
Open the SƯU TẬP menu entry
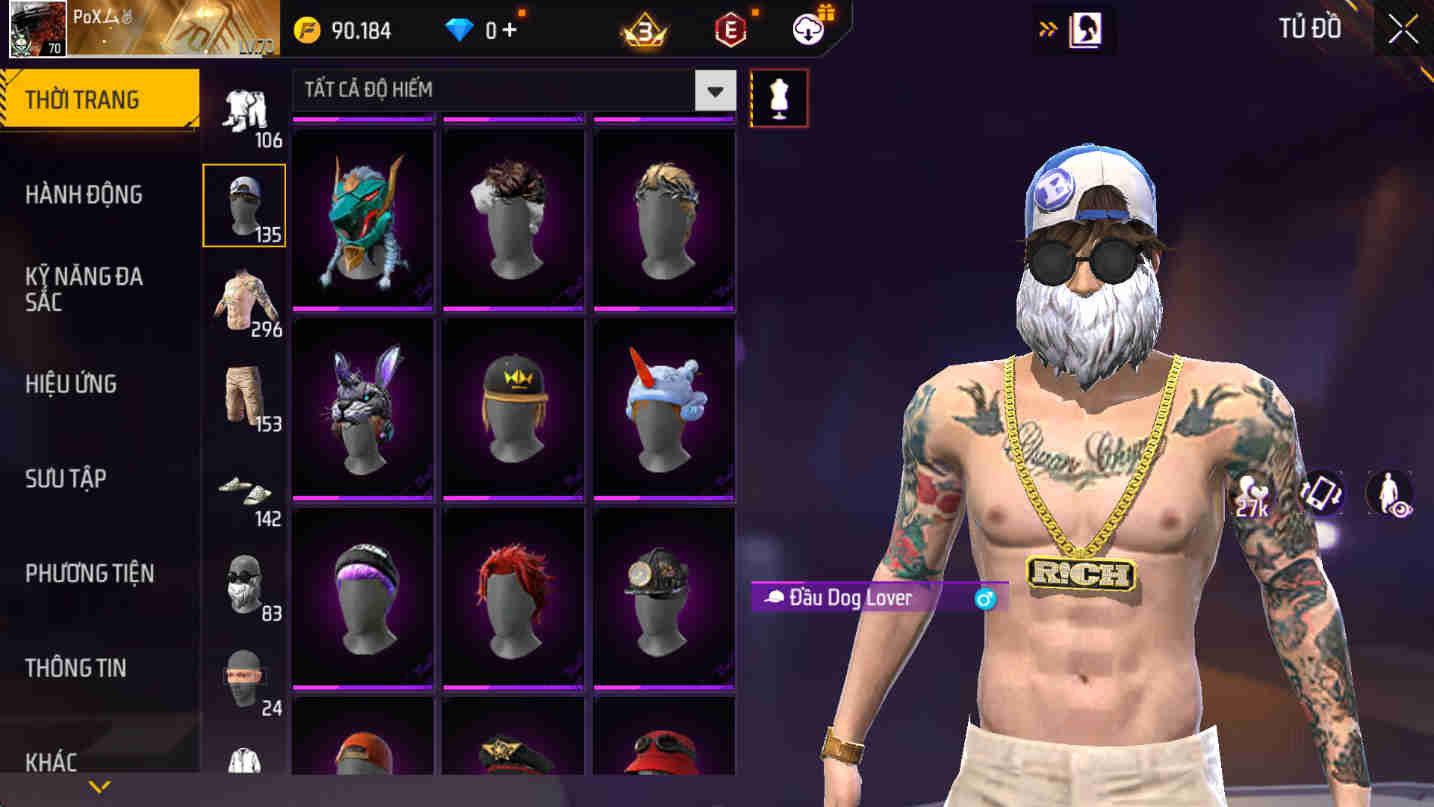[x=76, y=479]
